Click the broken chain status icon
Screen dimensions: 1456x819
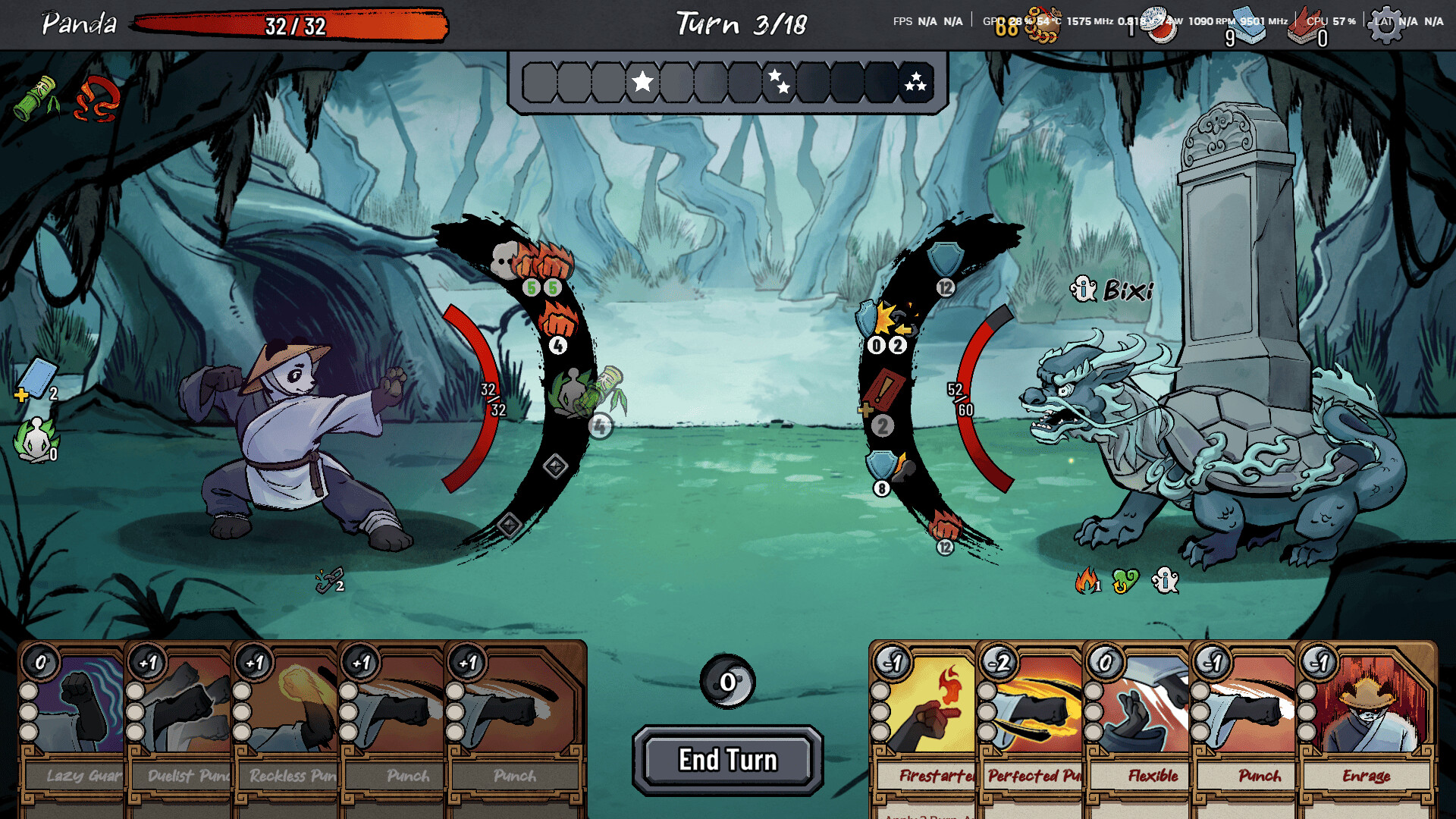coord(328,581)
